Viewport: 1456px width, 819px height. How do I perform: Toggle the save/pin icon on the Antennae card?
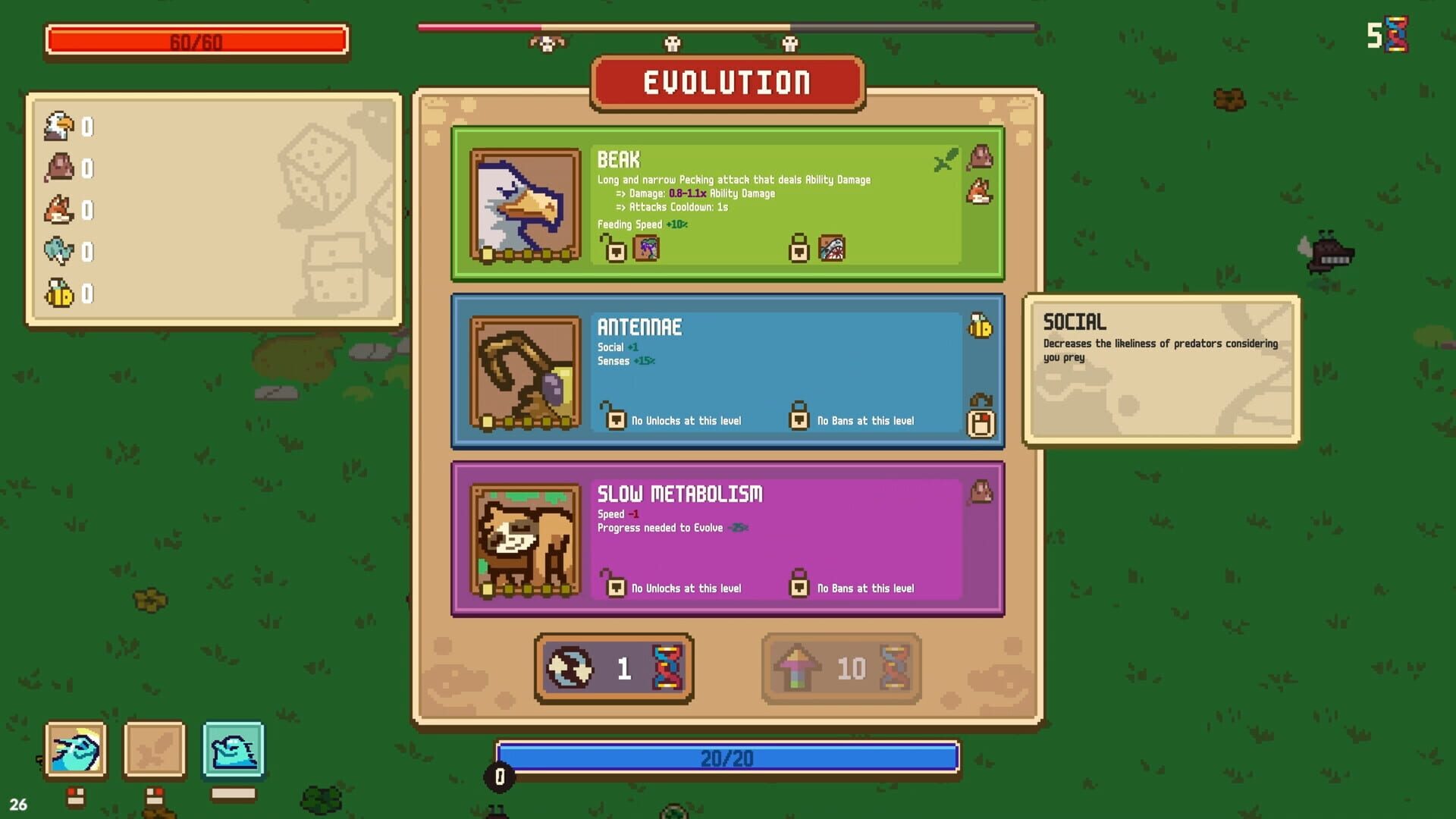981,425
